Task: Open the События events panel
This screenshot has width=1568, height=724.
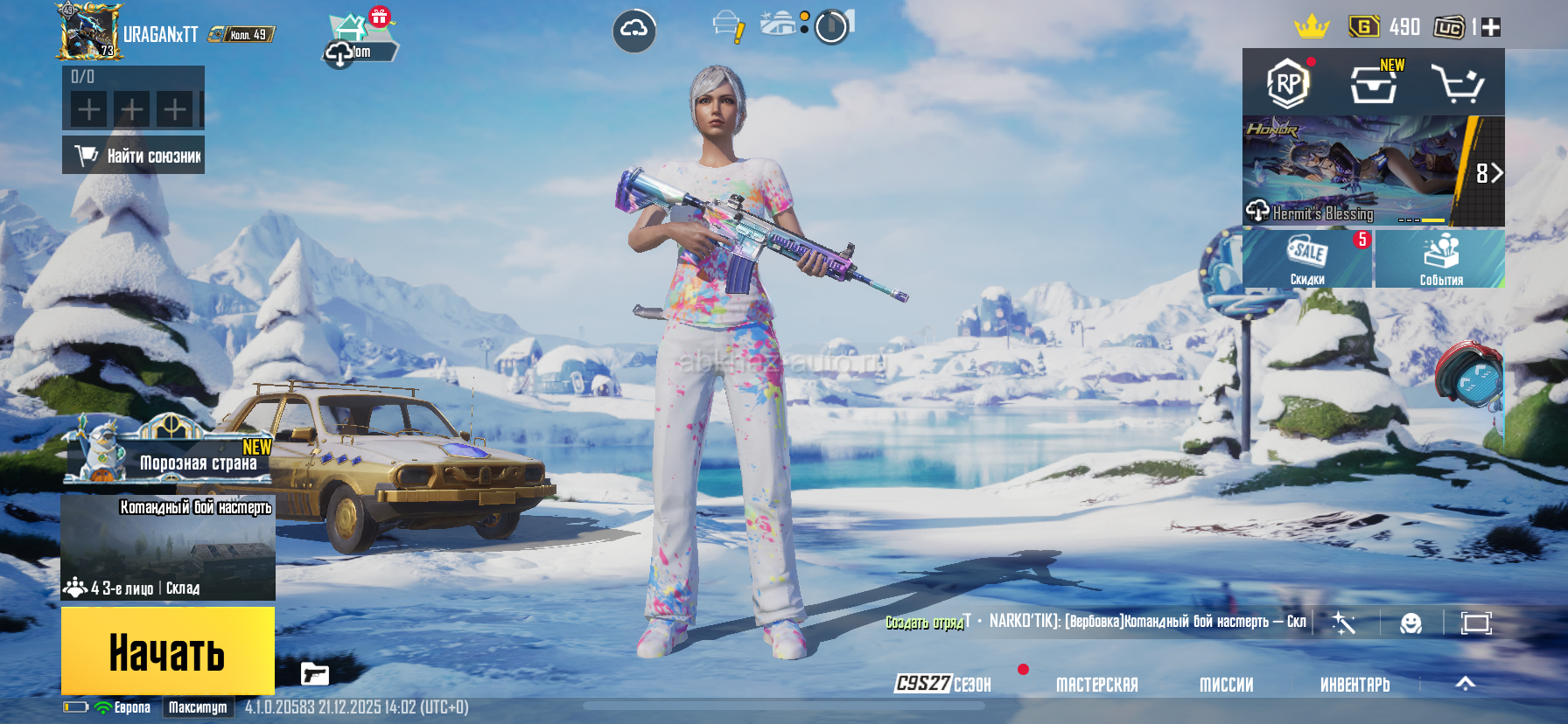Action: (1440, 259)
